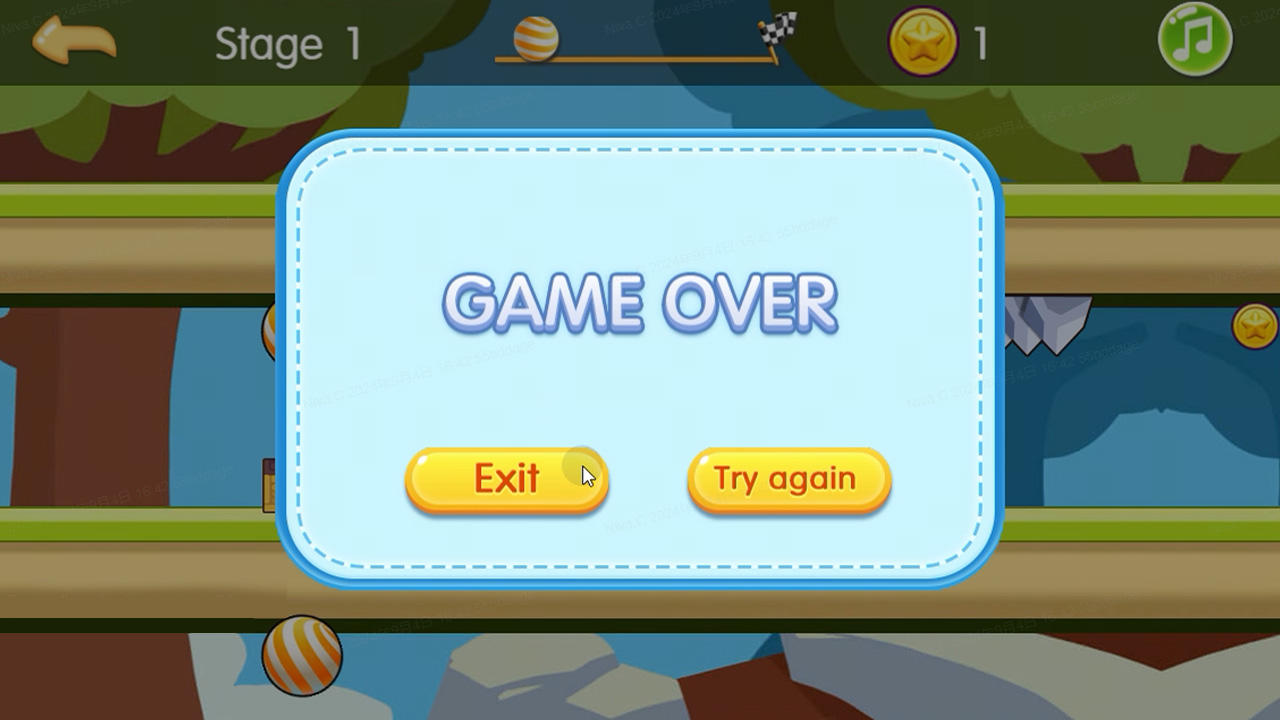Screen dimensions: 1280x720
Task: Click the Stage 1 label
Action: coord(286,42)
